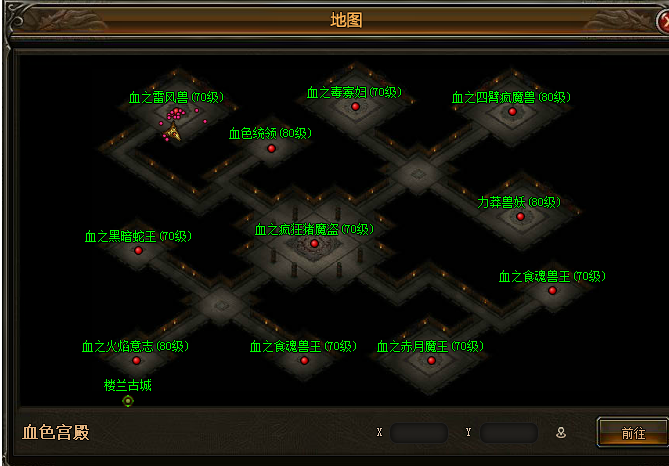Click the 前往 go button
Image resolution: width=669 pixels, height=466 pixels.
pos(632,433)
